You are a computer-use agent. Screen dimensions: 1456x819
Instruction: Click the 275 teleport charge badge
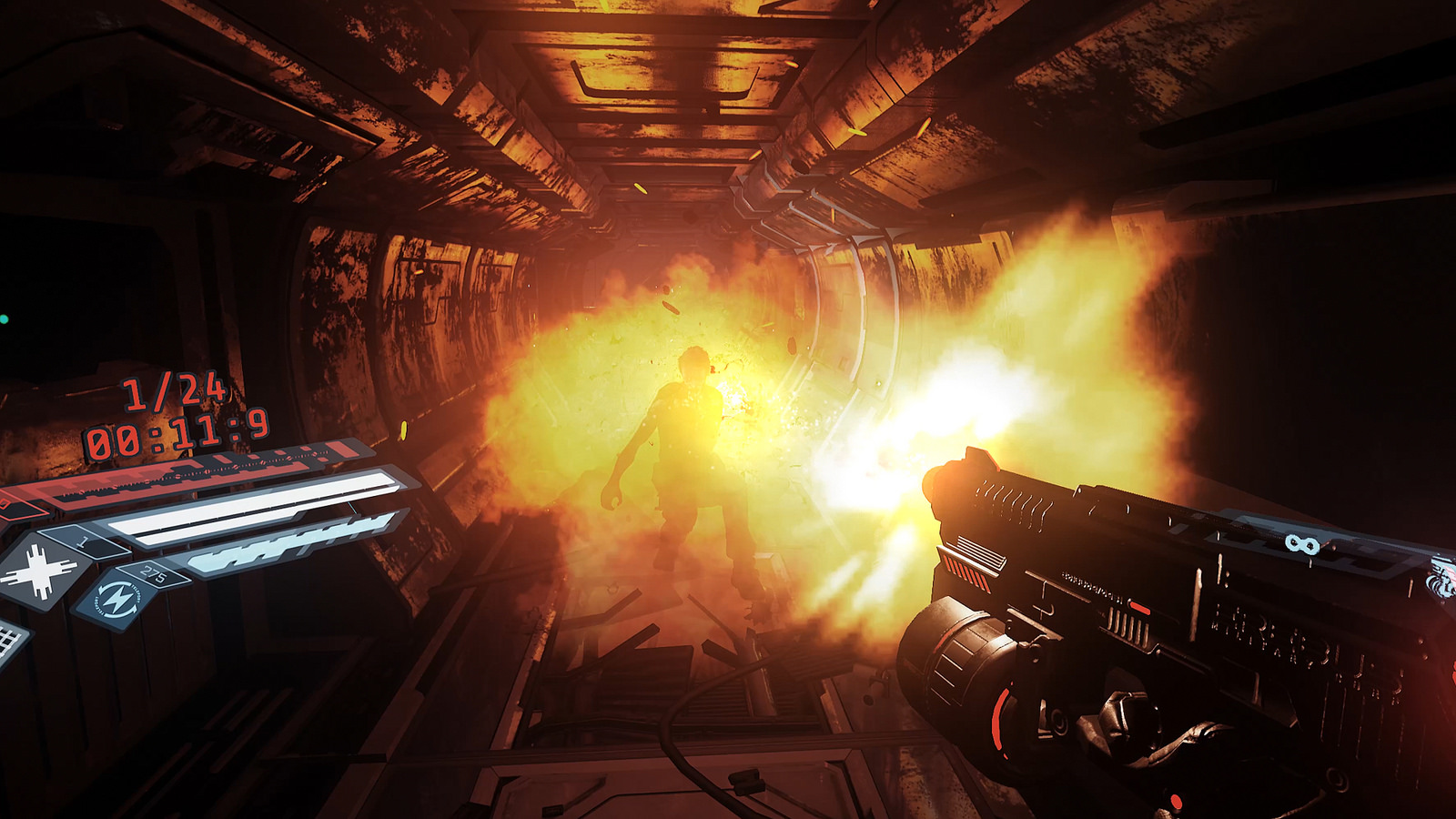(x=153, y=573)
